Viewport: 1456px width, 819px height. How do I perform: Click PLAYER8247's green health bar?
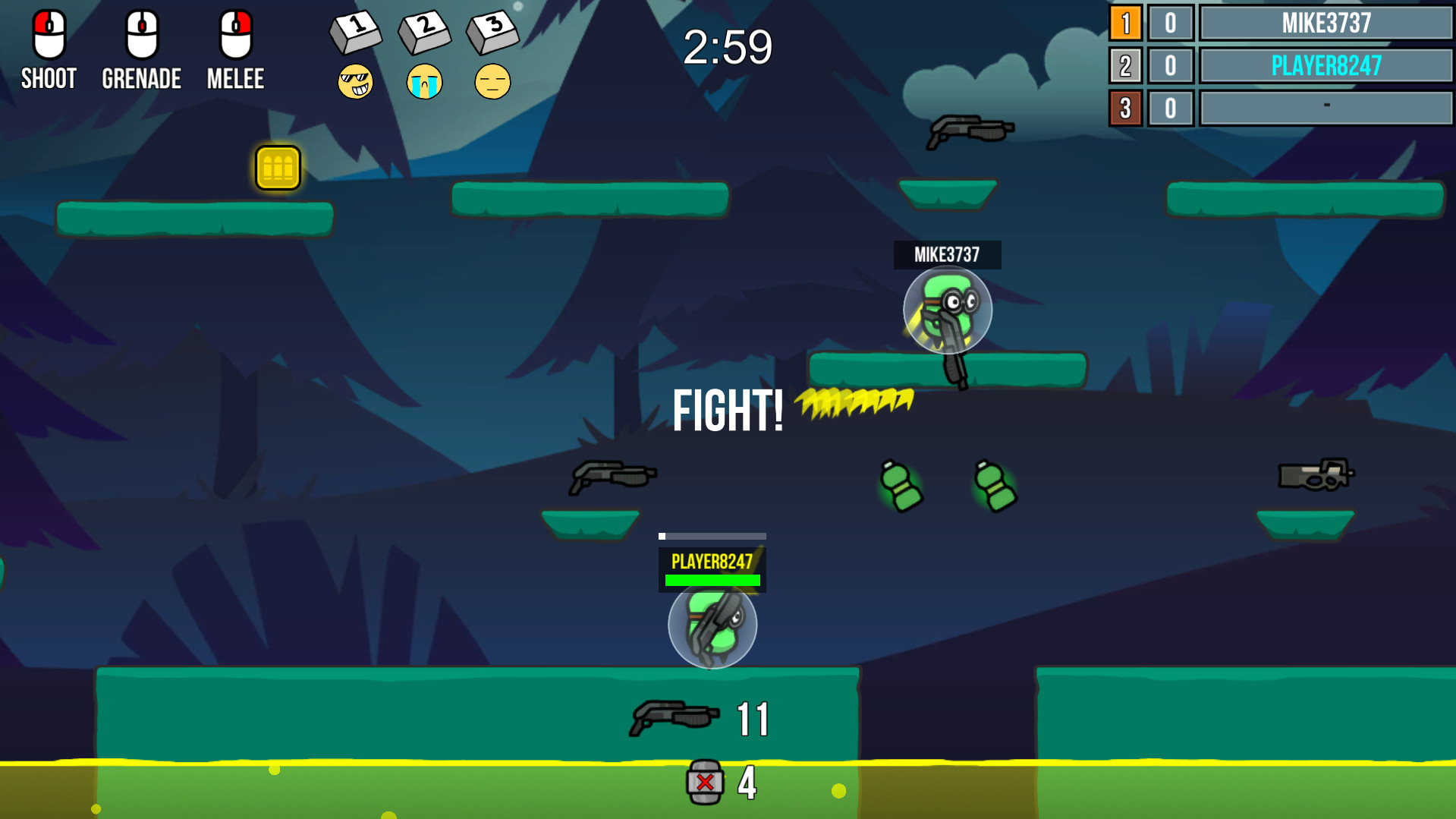click(x=712, y=581)
